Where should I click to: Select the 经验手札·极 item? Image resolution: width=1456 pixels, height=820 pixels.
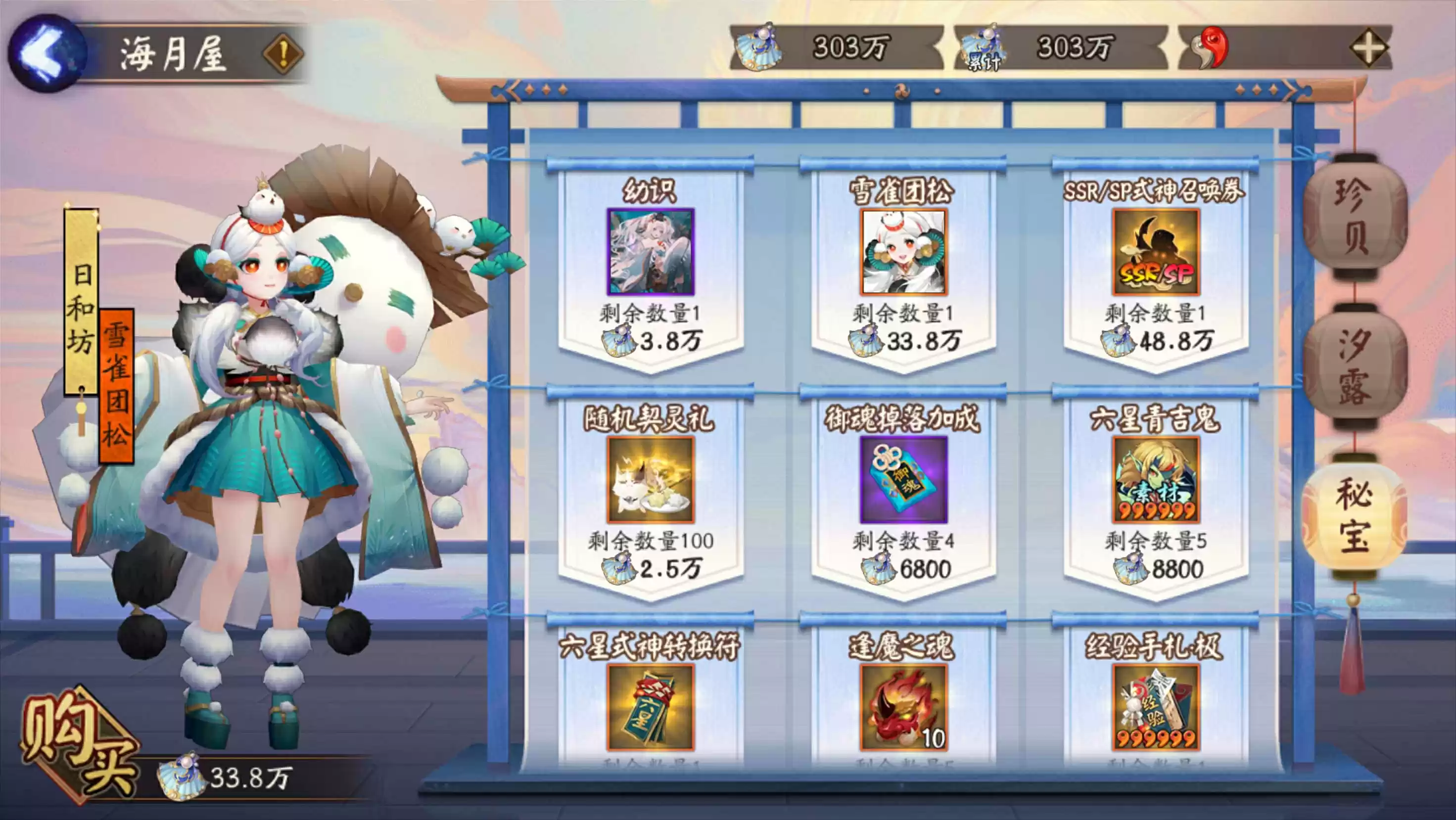pos(1156,707)
